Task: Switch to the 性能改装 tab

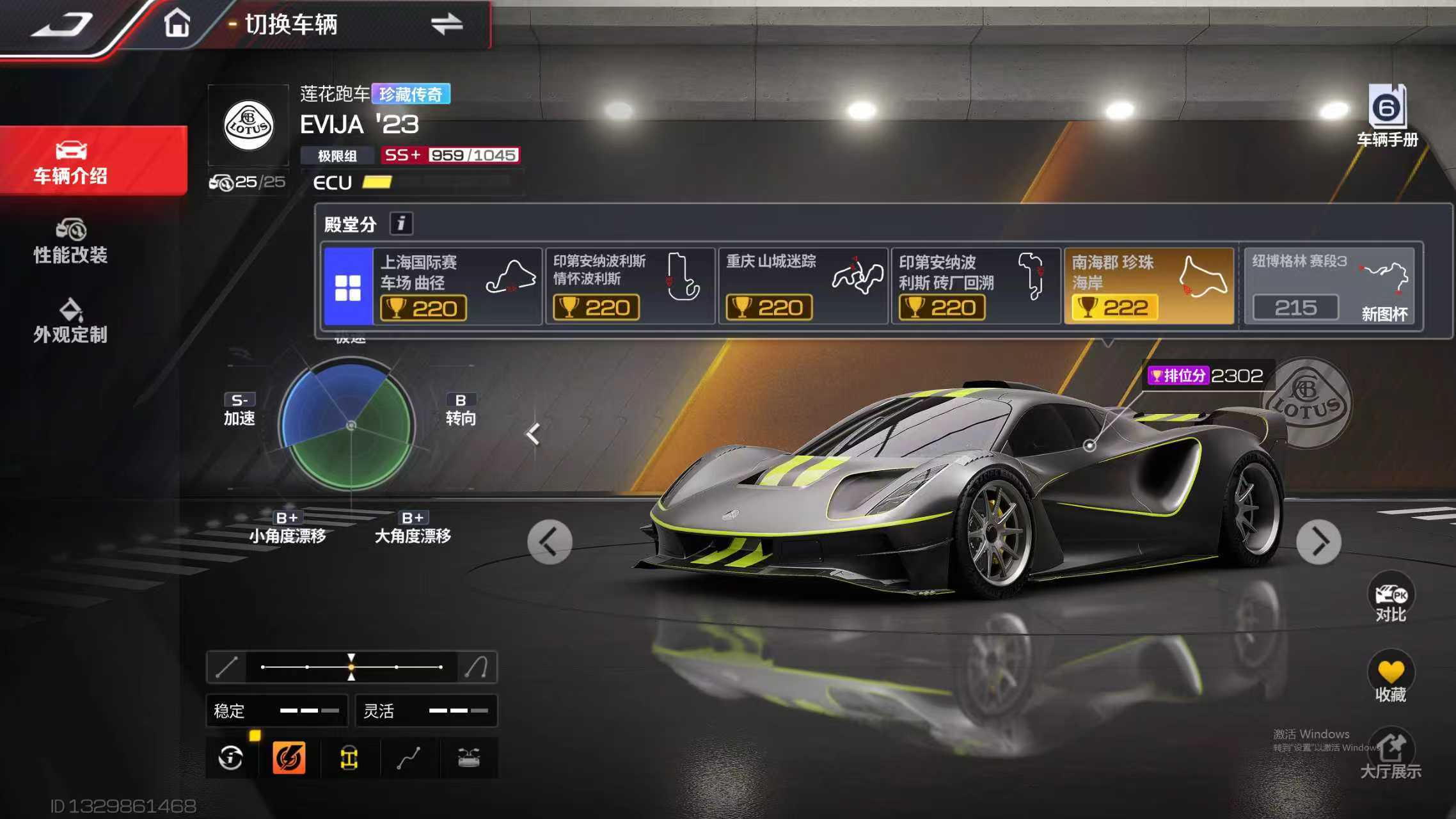Action: (71, 241)
